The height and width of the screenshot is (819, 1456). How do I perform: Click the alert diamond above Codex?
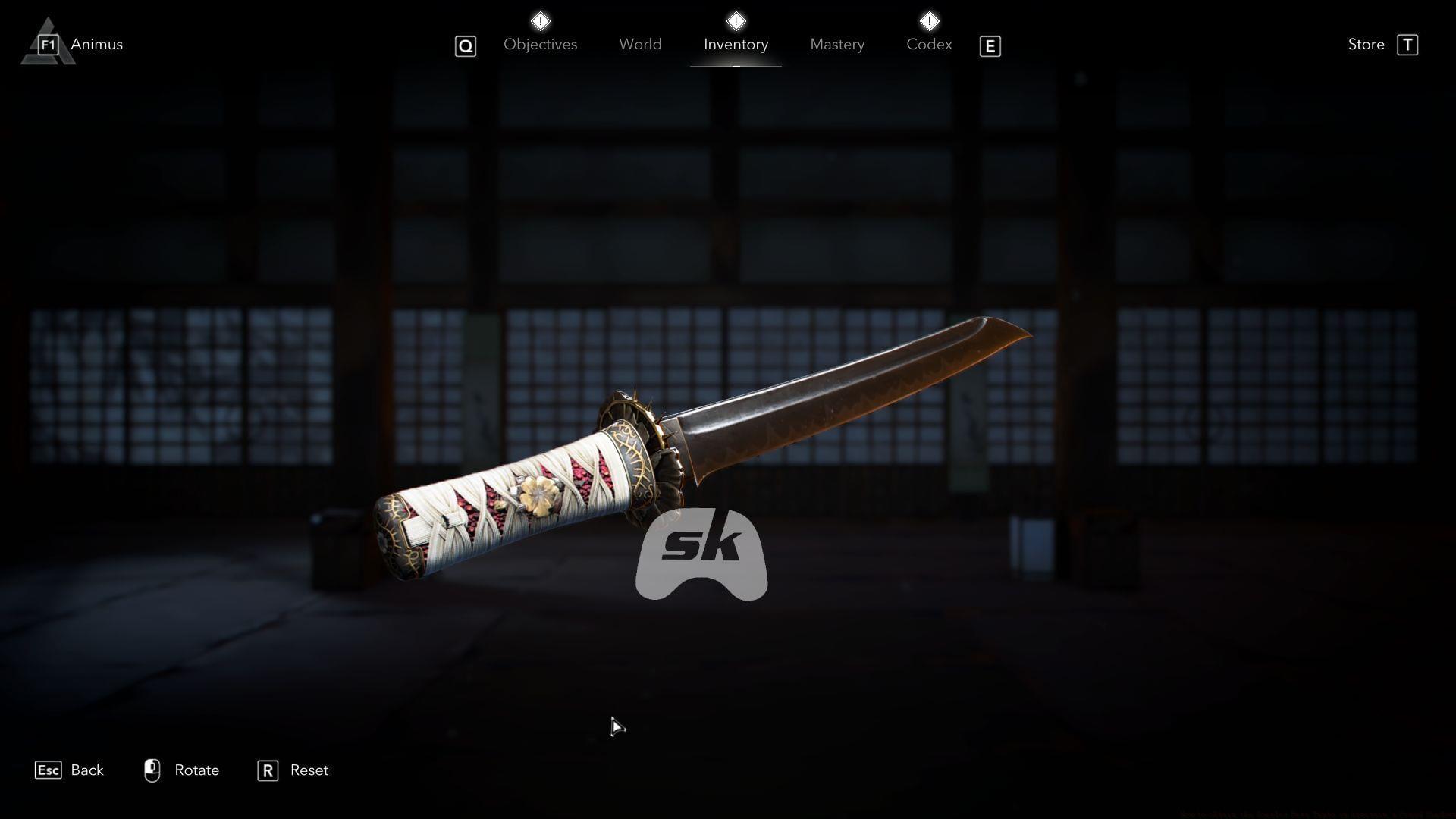click(930, 20)
